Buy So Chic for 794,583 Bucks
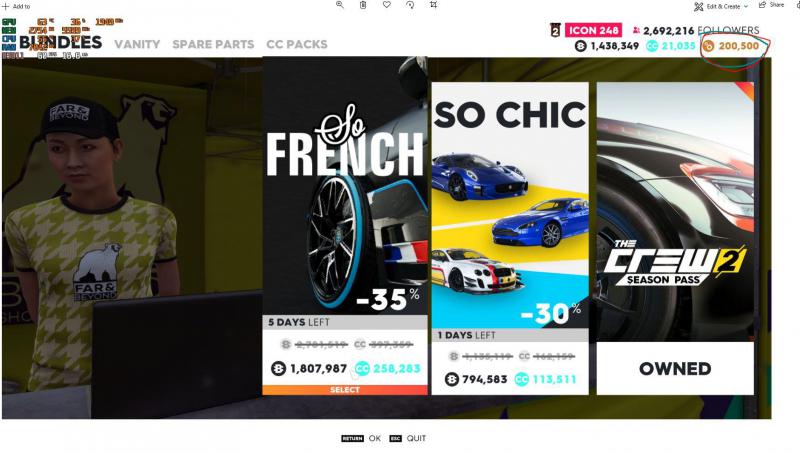Screen dimensions: 800x454 coord(476,379)
